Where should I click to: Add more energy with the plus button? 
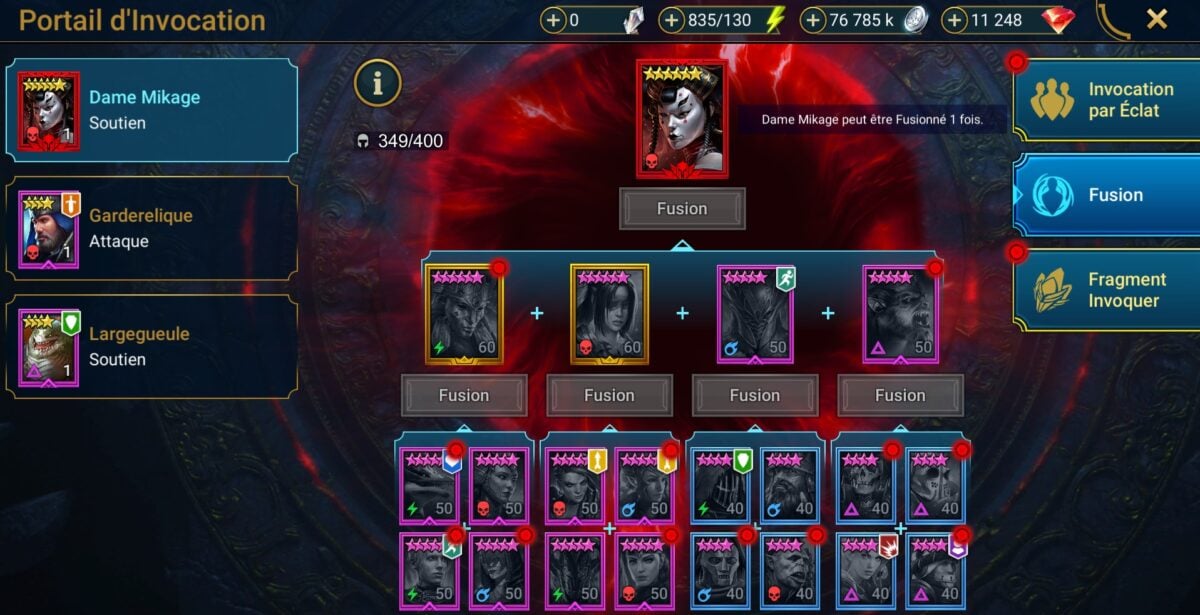672,20
